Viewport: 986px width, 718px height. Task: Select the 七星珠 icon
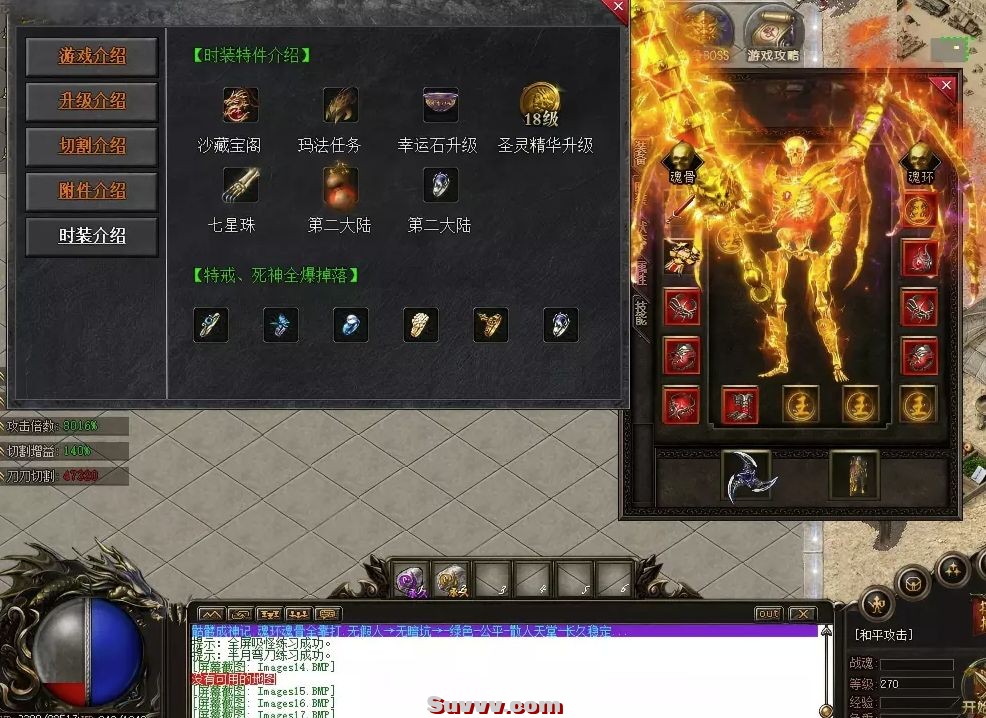pos(240,186)
